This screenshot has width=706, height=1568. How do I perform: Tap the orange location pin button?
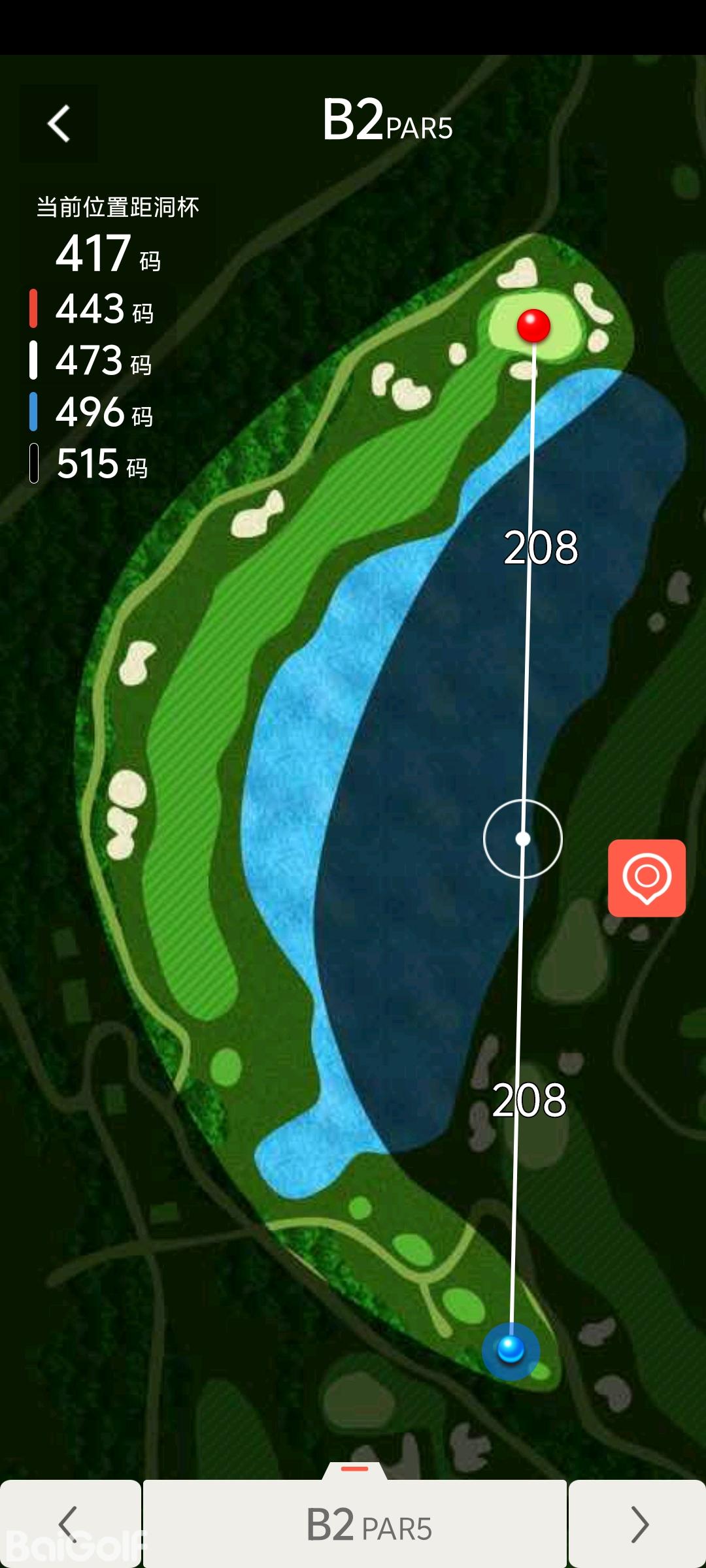[647, 877]
